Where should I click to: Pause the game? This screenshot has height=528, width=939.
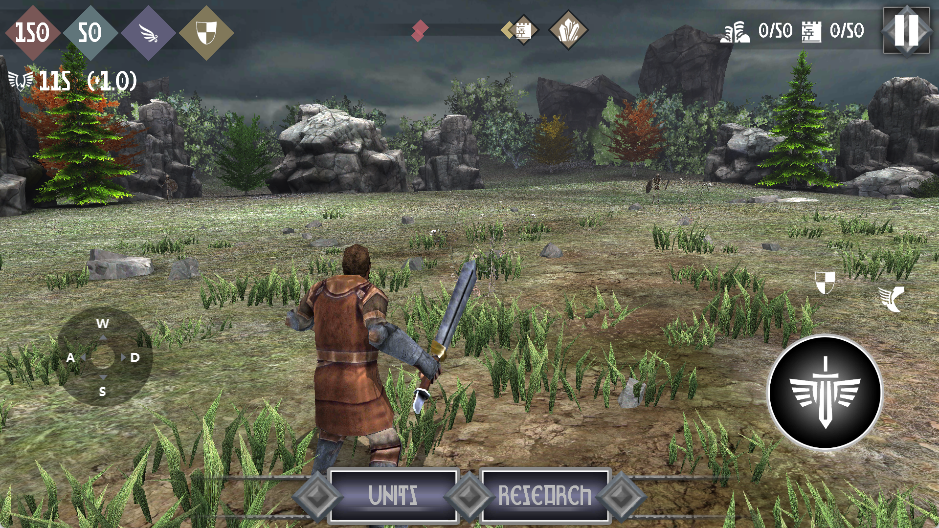coord(907,30)
